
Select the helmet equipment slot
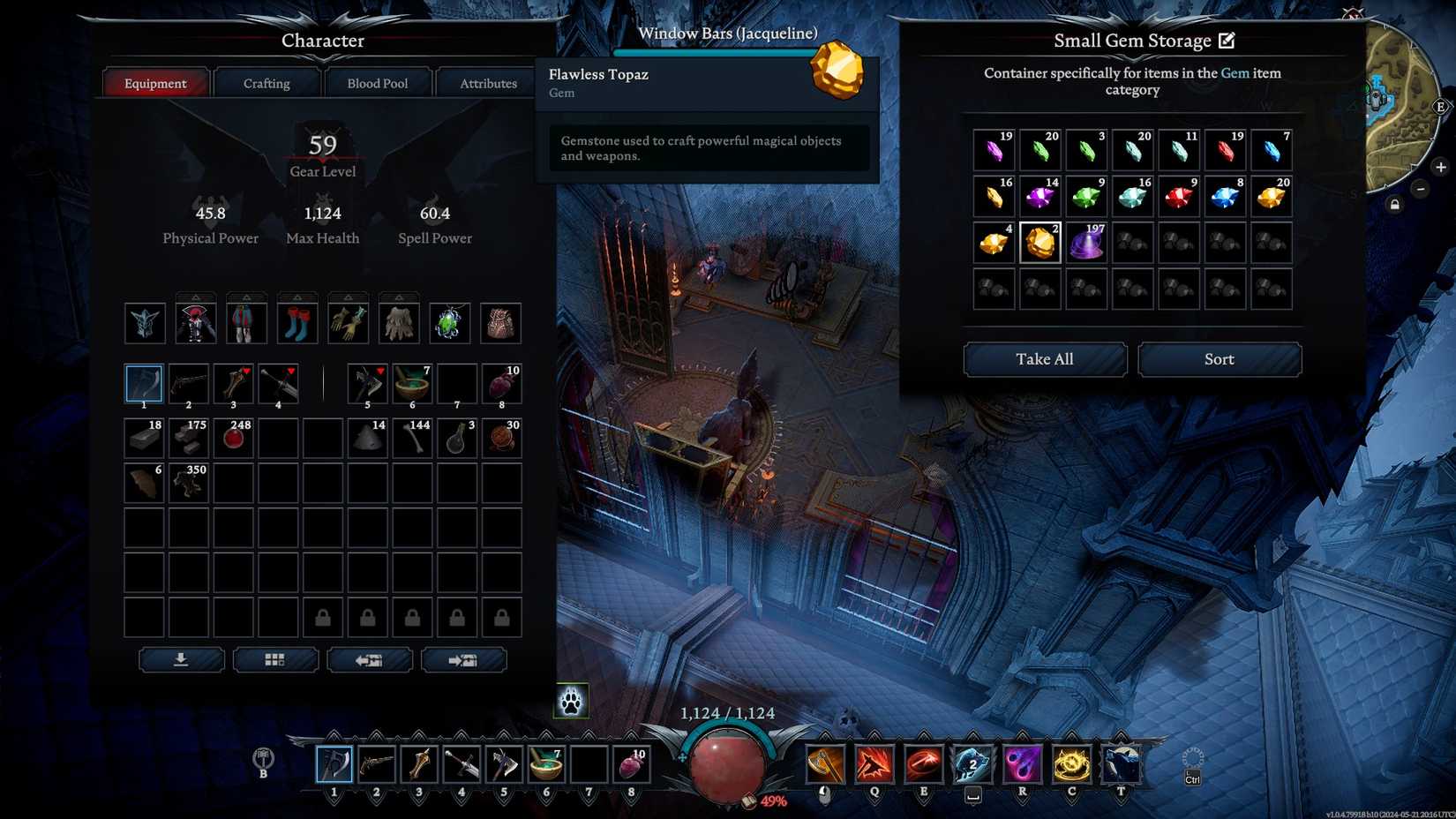145,321
